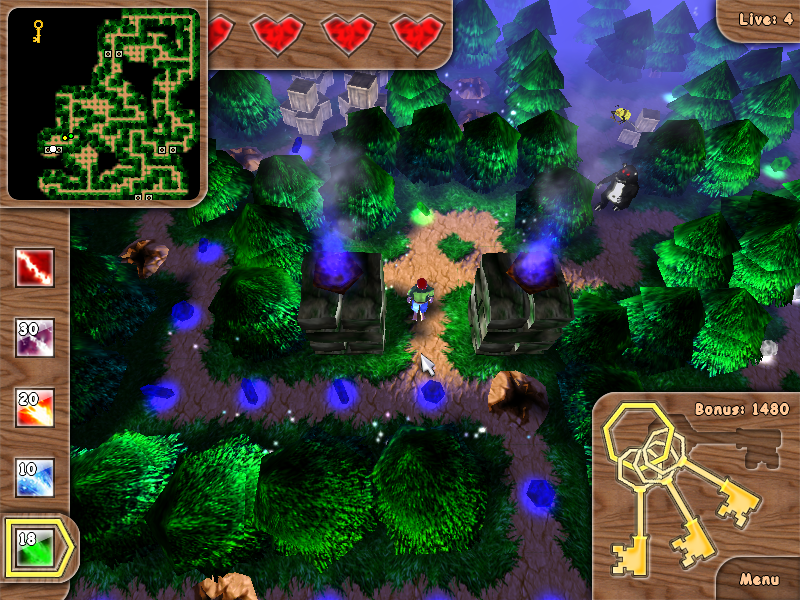This screenshot has width=800, height=600.
Task: Choose the purple crystal spell with 30
Action: [x=34, y=338]
